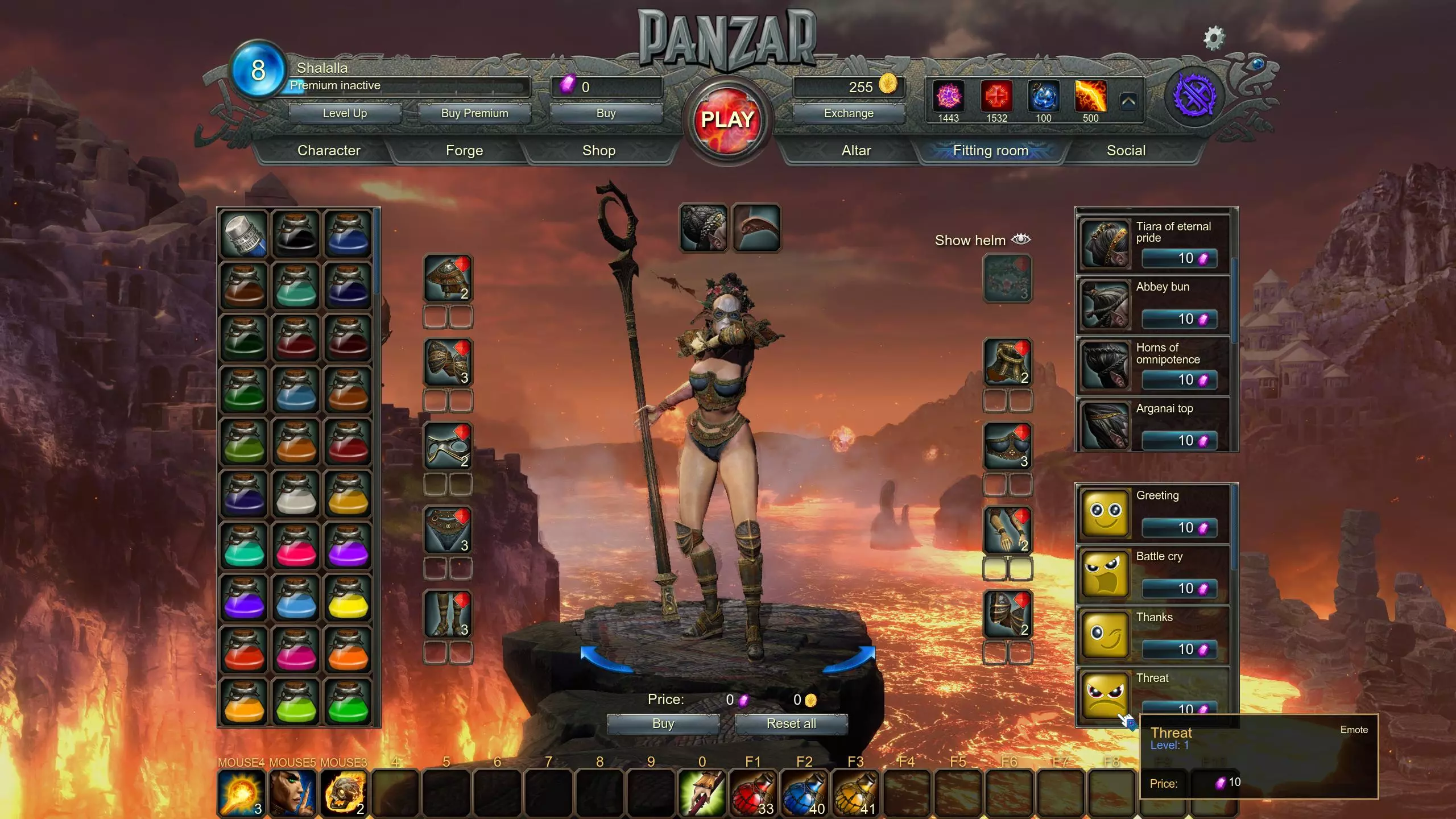Switch to the Forge tab
This screenshot has height=819, width=1456.
click(464, 151)
